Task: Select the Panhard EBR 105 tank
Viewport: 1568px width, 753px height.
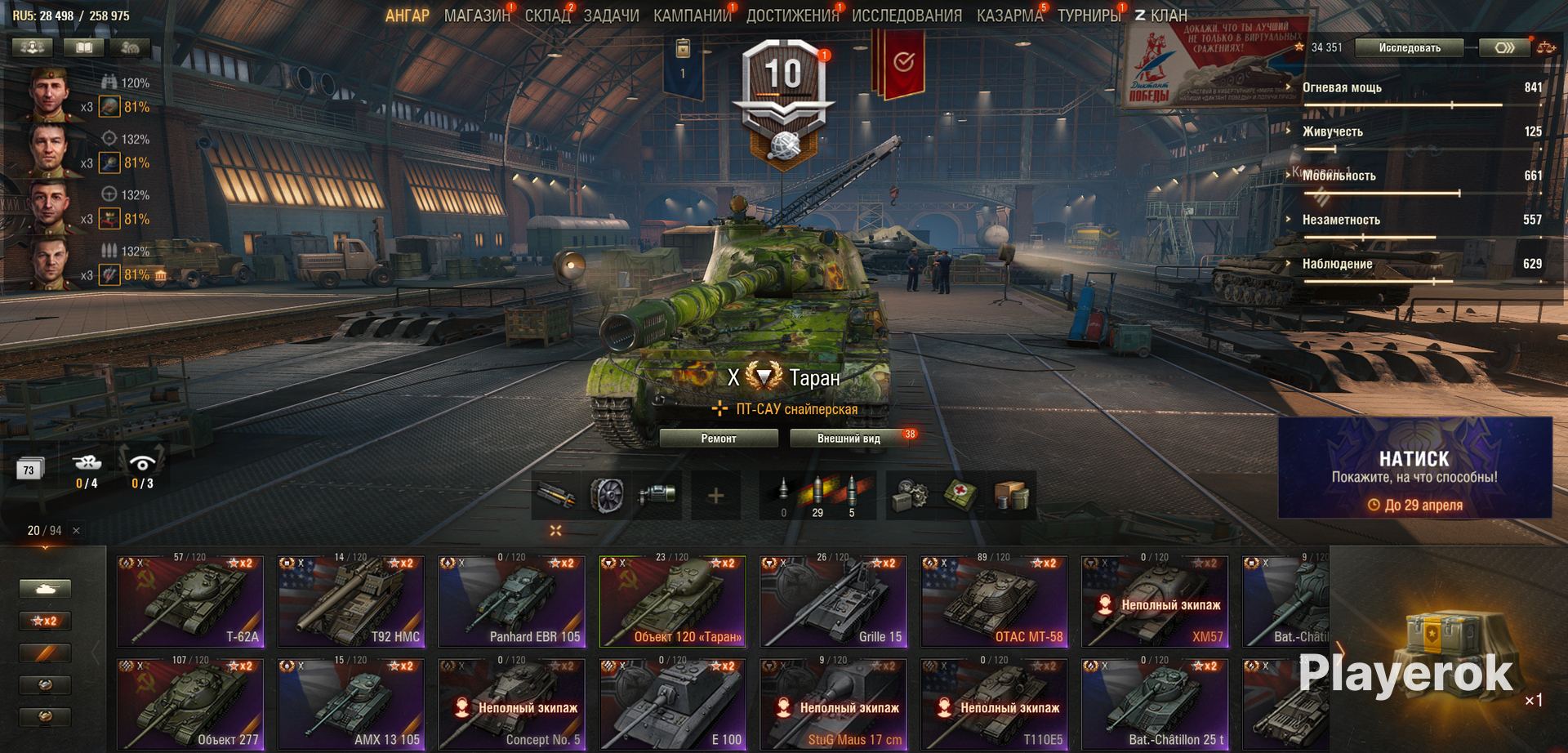Action: (512, 602)
